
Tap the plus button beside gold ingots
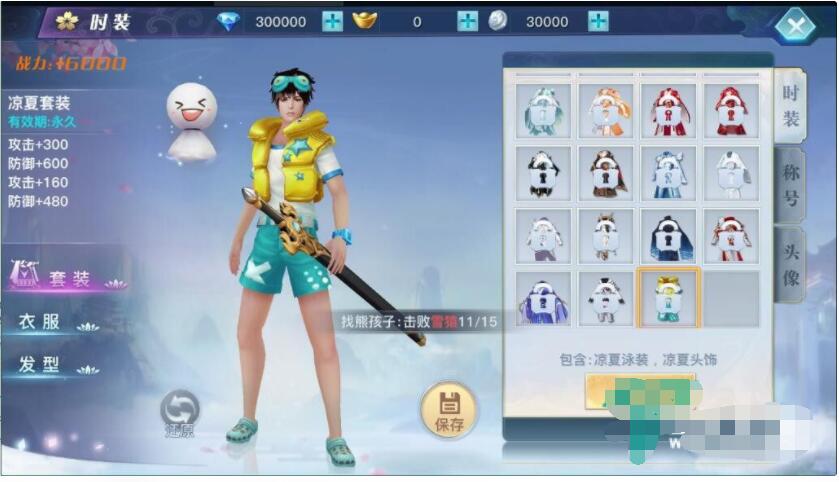pos(467,21)
